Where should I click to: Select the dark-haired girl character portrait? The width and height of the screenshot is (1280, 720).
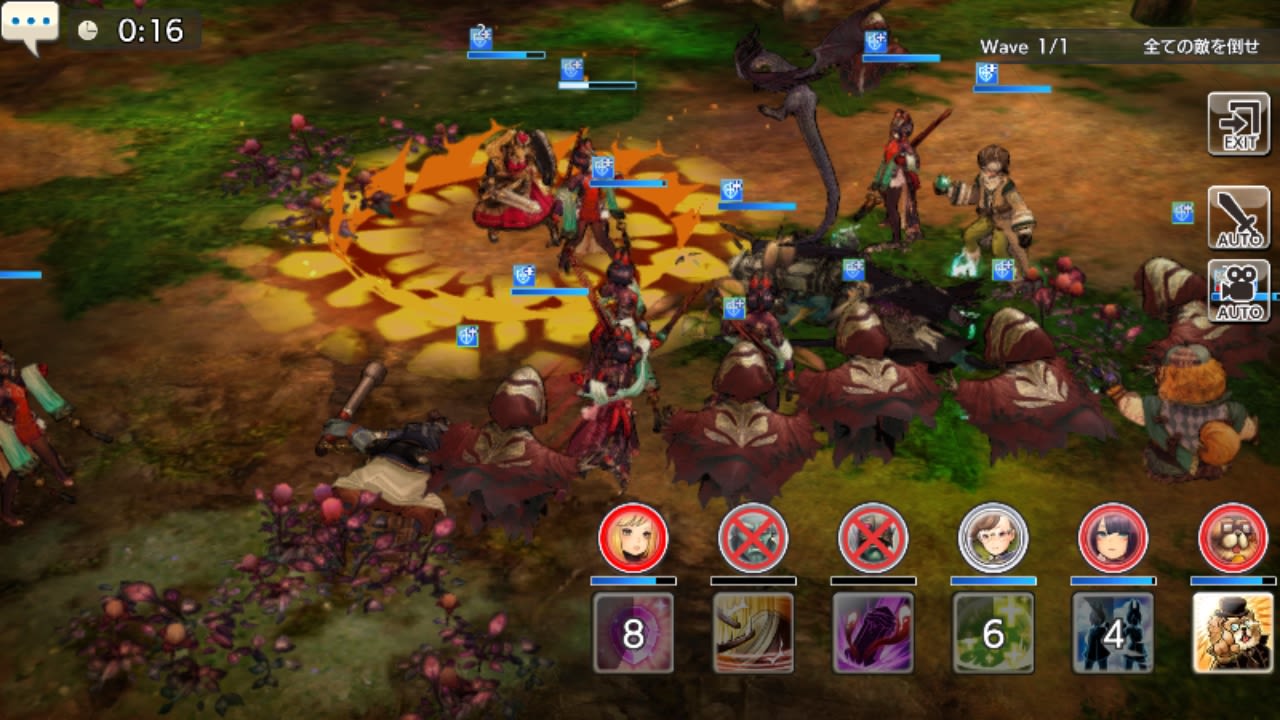tap(1113, 538)
